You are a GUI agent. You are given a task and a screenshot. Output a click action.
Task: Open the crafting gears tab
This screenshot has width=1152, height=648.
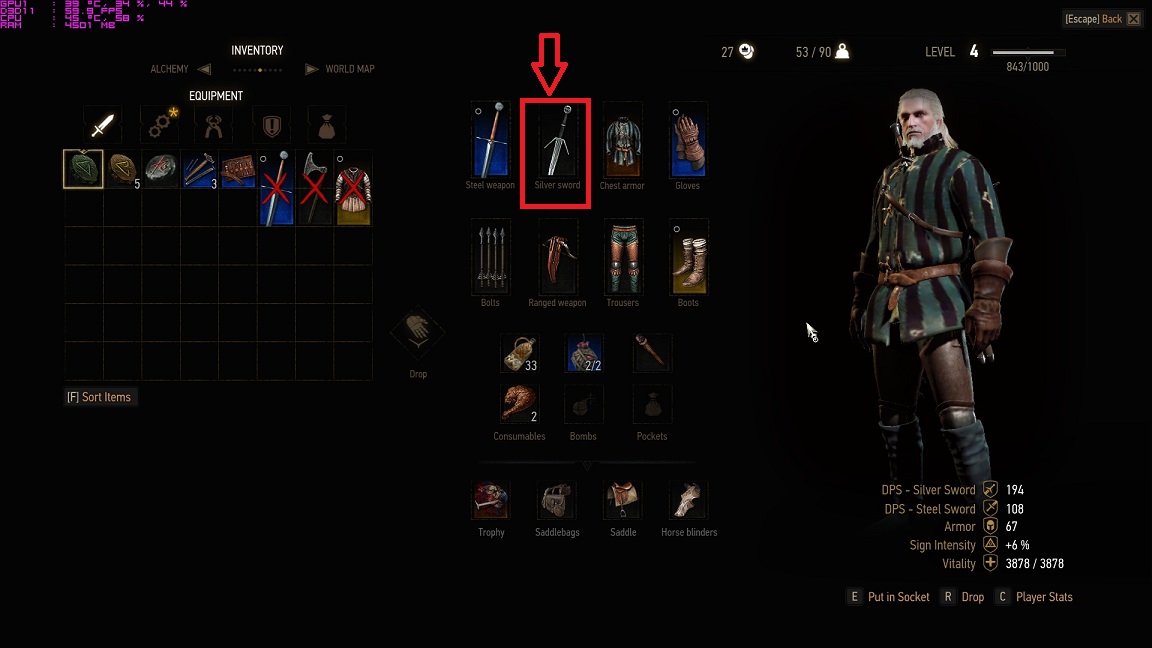point(158,126)
